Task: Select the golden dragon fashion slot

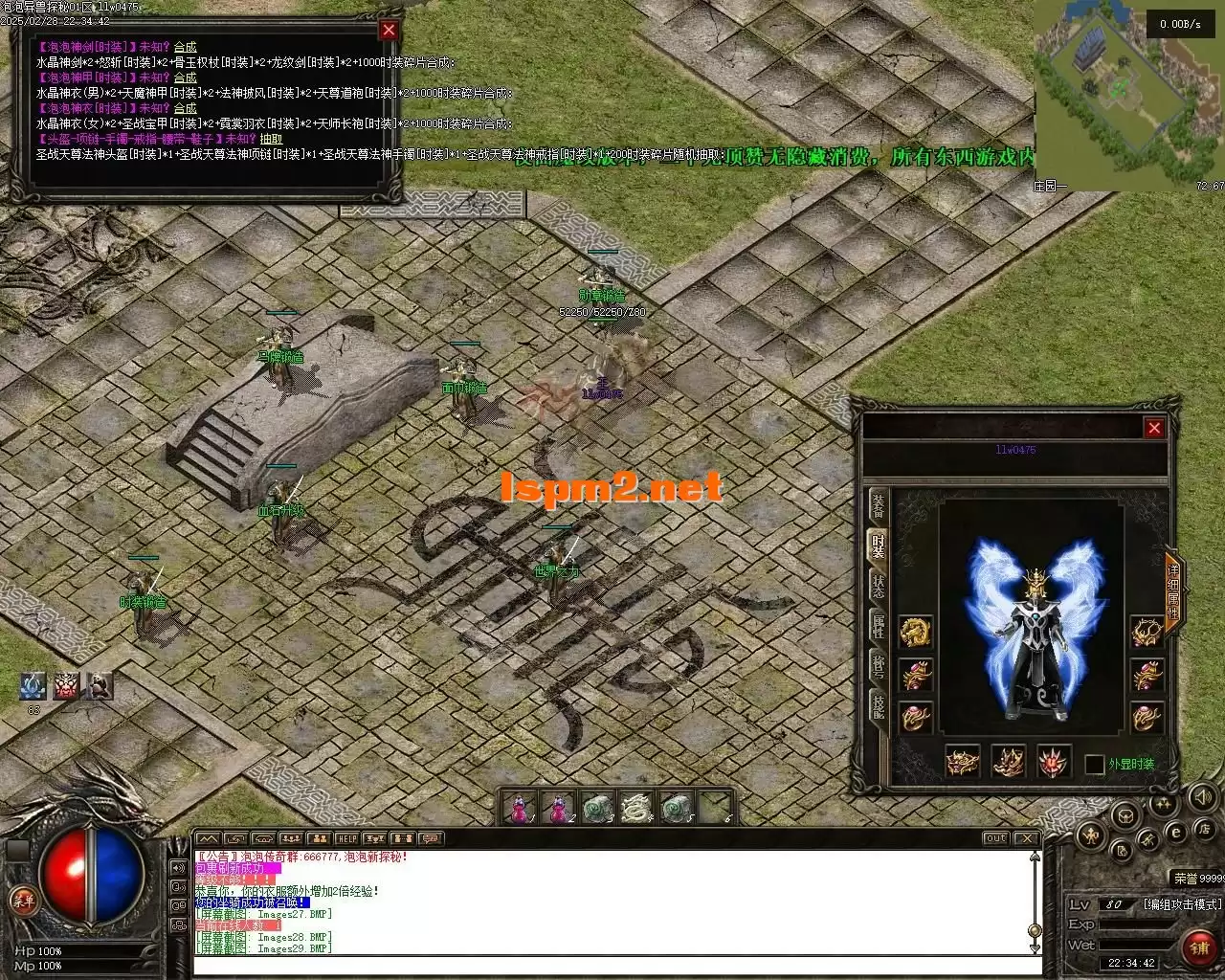Action: point(916,631)
